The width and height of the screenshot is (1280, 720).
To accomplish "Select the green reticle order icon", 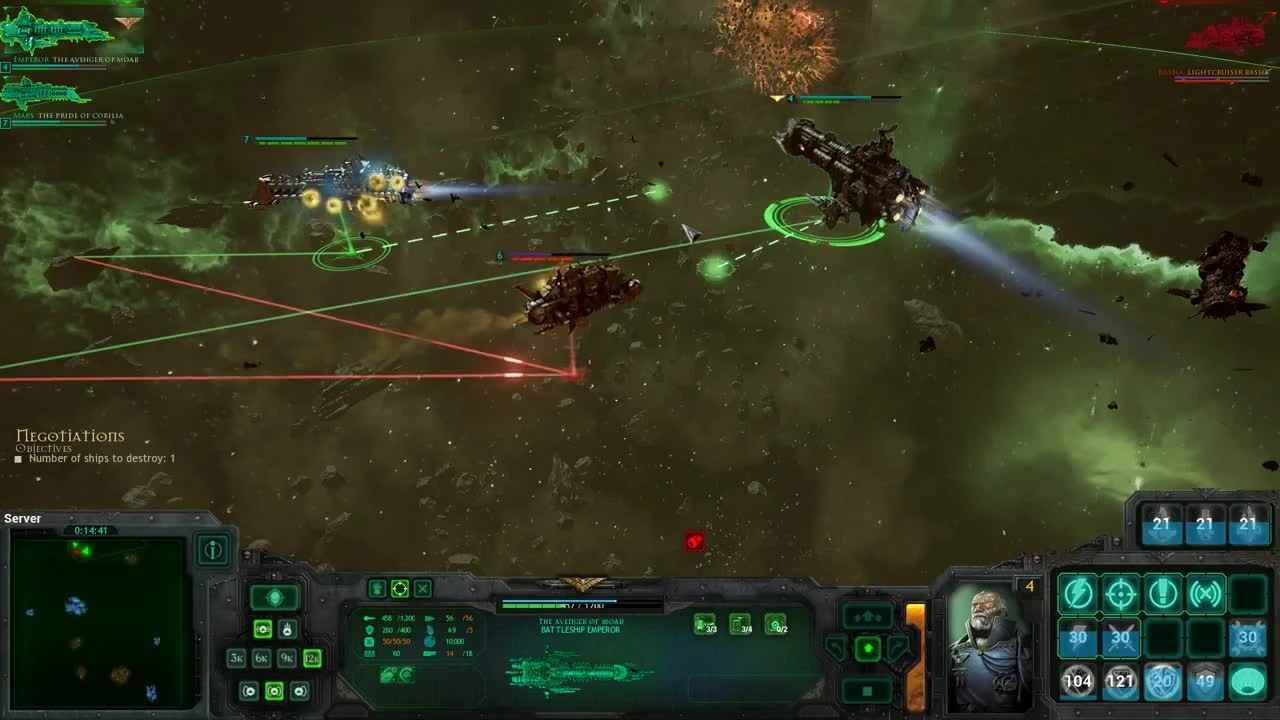I will coord(400,588).
